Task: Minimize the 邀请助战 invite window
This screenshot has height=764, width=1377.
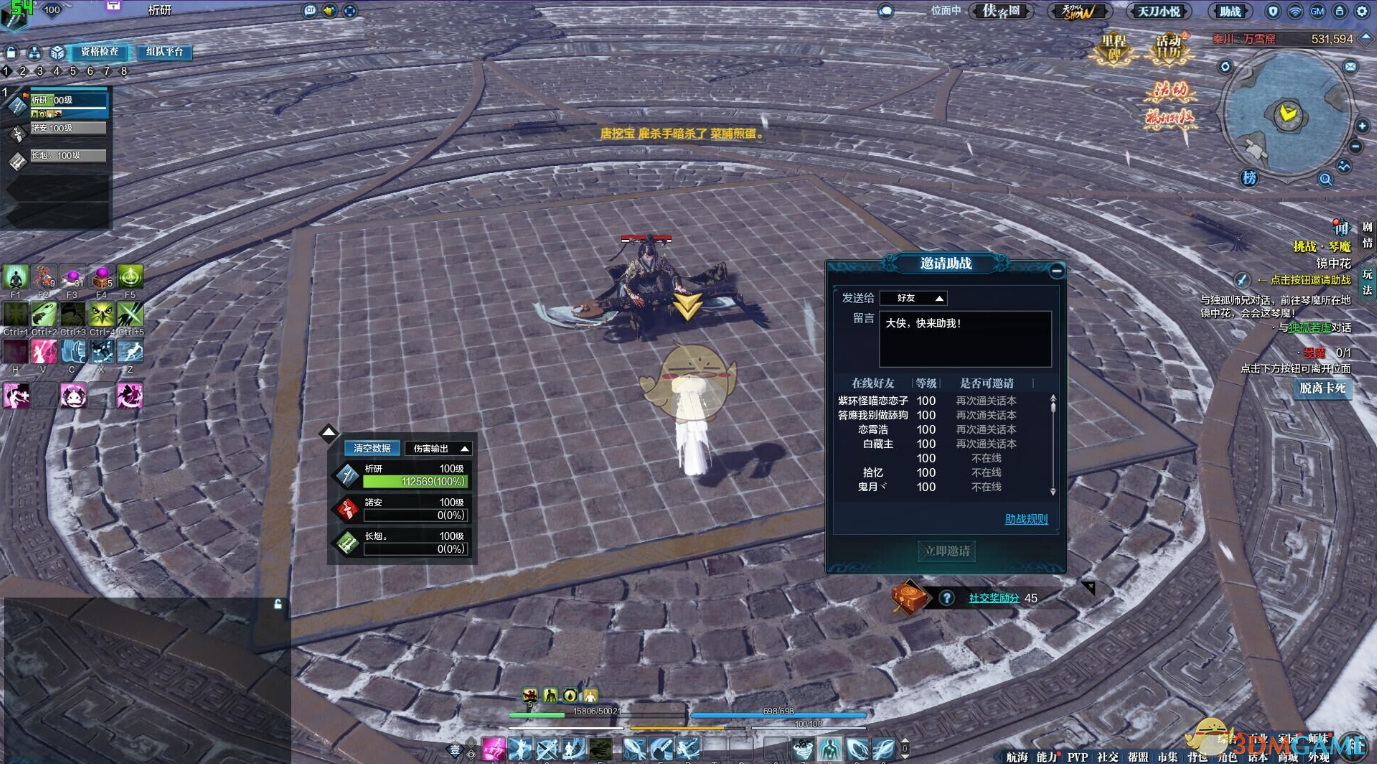Action: [1057, 270]
